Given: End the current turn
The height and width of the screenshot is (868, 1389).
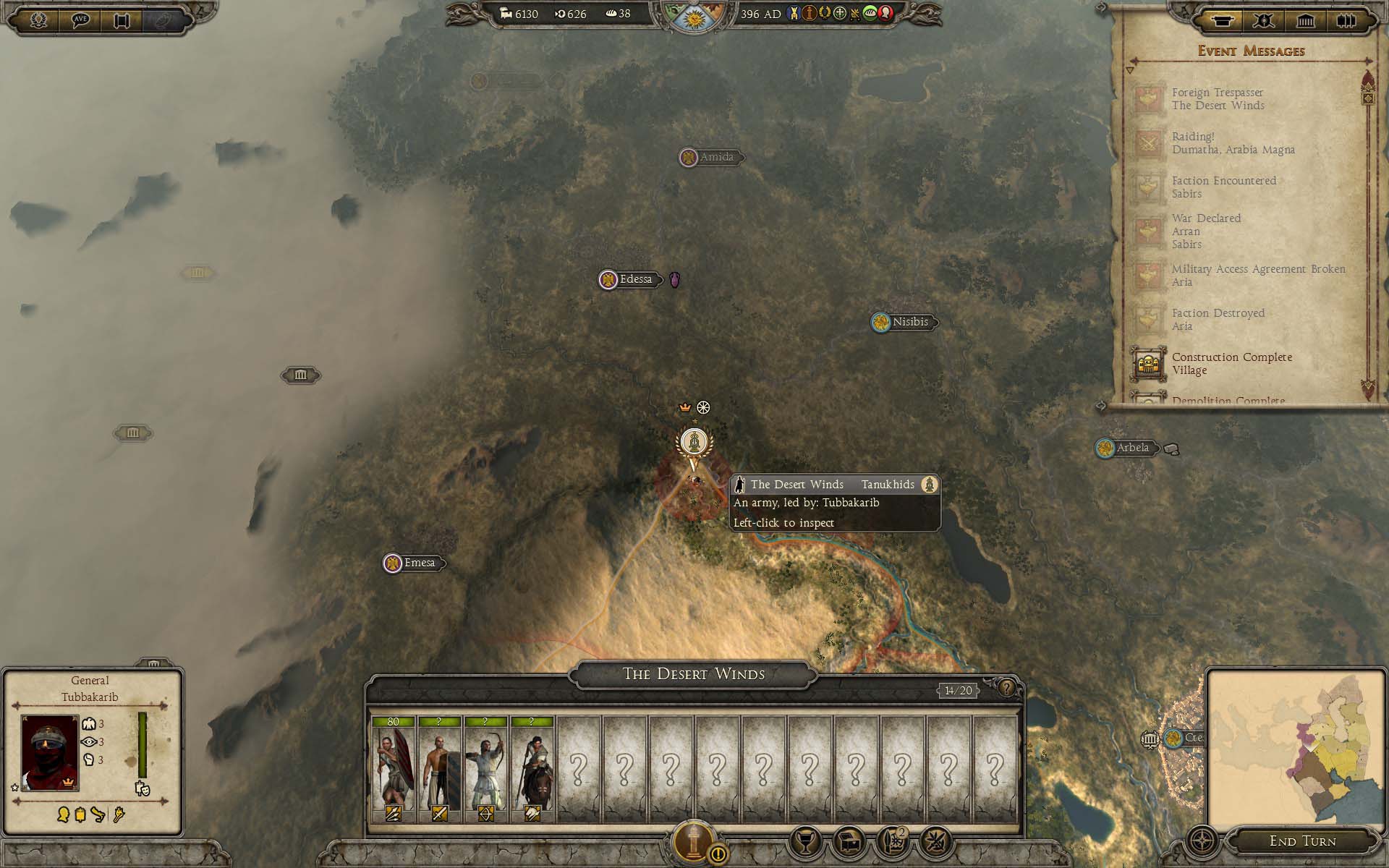Looking at the screenshot, I should pyautogui.click(x=1302, y=841).
